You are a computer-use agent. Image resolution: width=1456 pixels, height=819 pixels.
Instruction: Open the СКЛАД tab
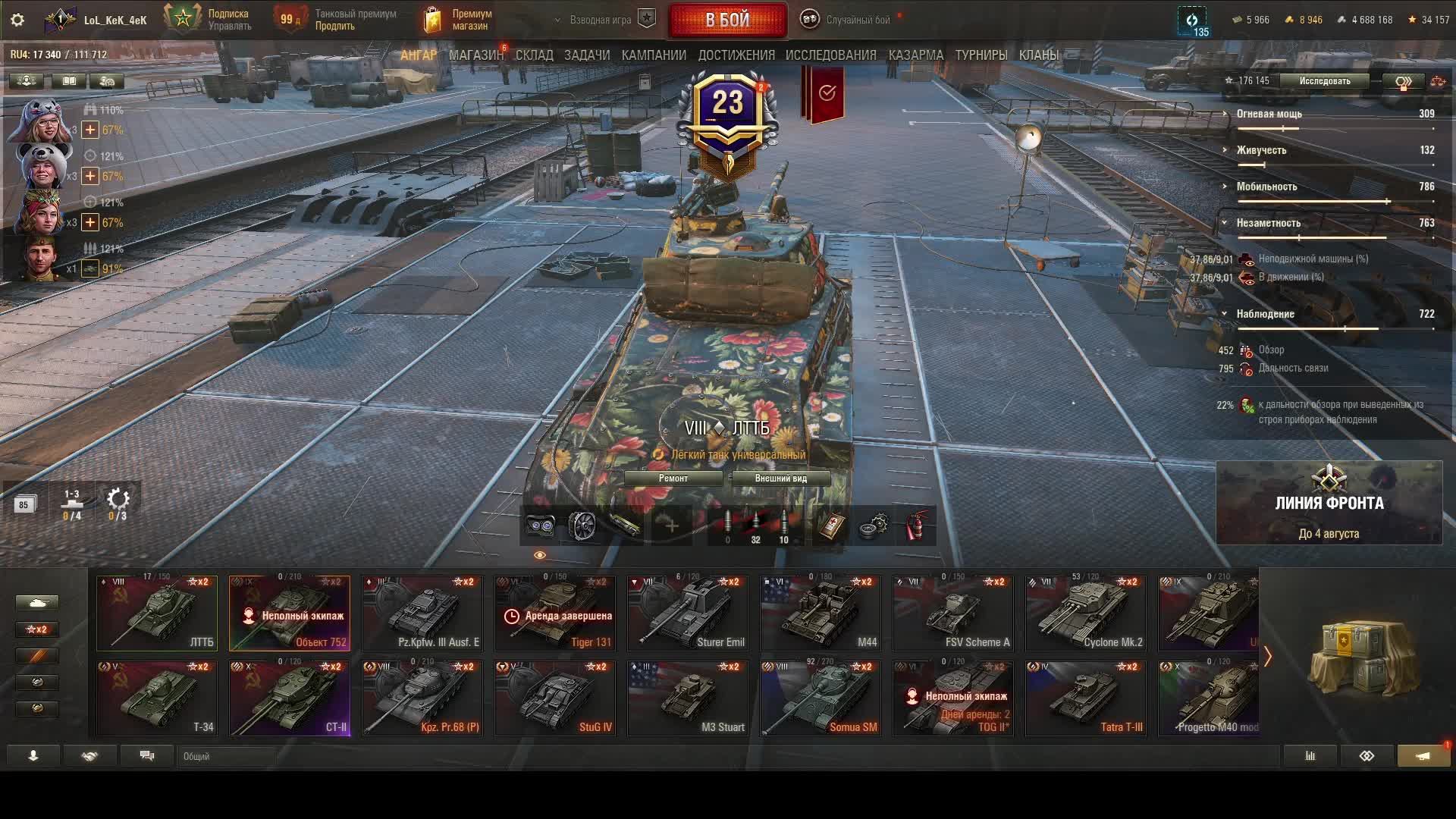coord(534,55)
